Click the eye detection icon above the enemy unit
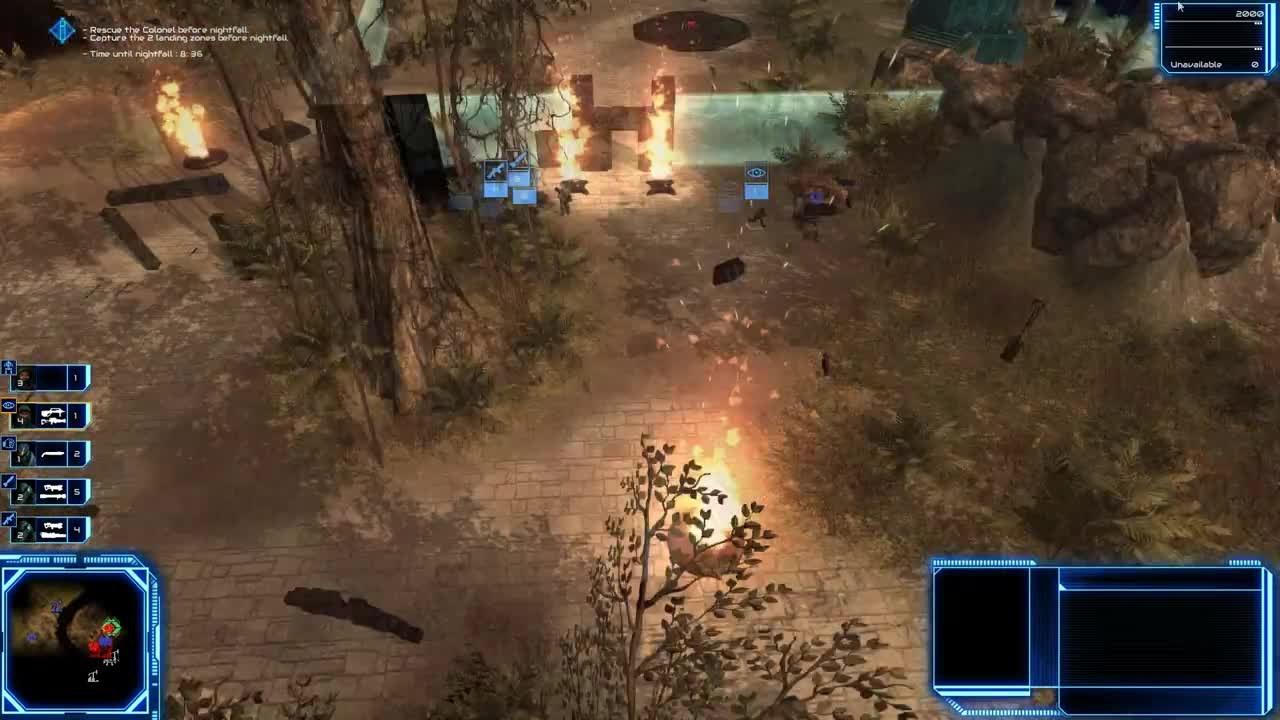This screenshot has height=720, width=1280. point(756,173)
